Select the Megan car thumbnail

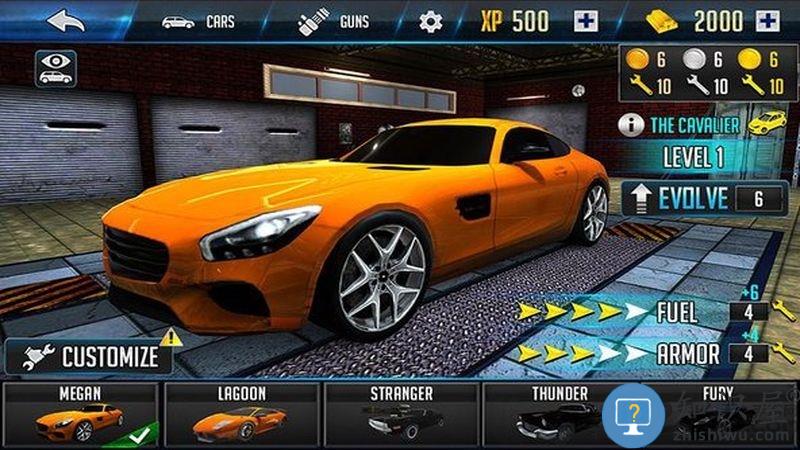tap(79, 414)
